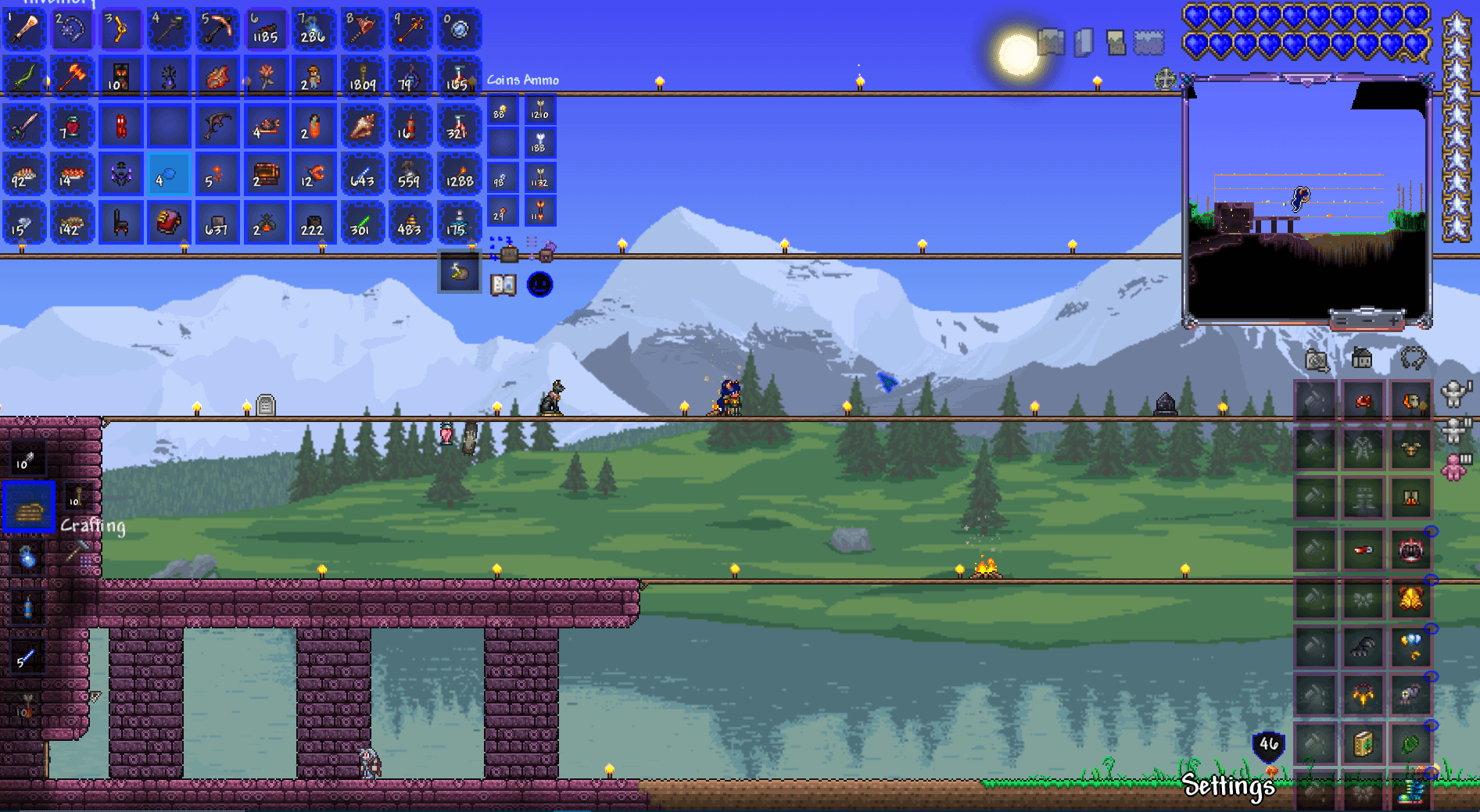Open the Settings menu
1480x812 pixels.
pos(1227,785)
